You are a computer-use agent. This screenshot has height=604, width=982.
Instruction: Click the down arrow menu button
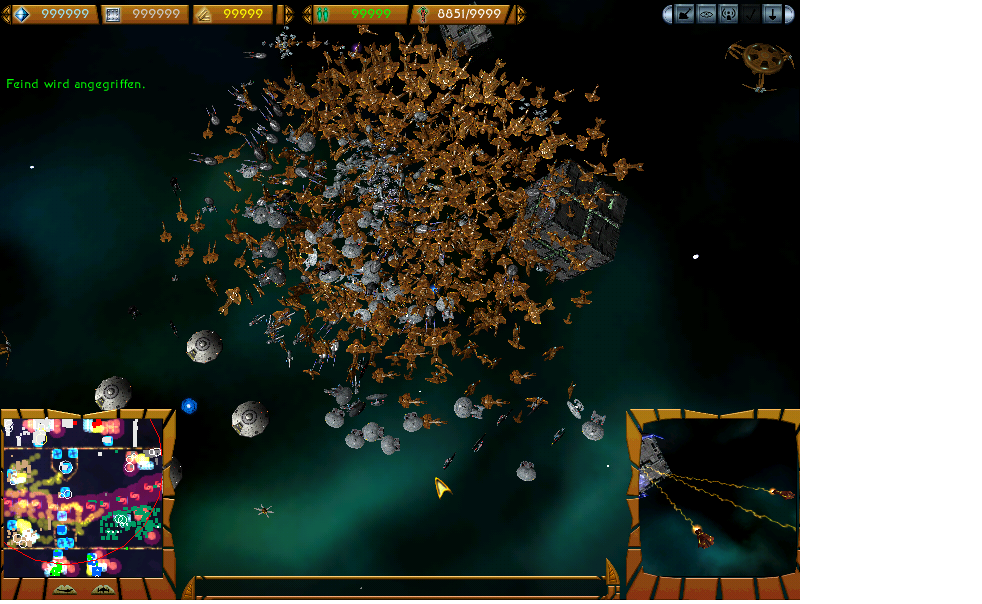[773, 14]
